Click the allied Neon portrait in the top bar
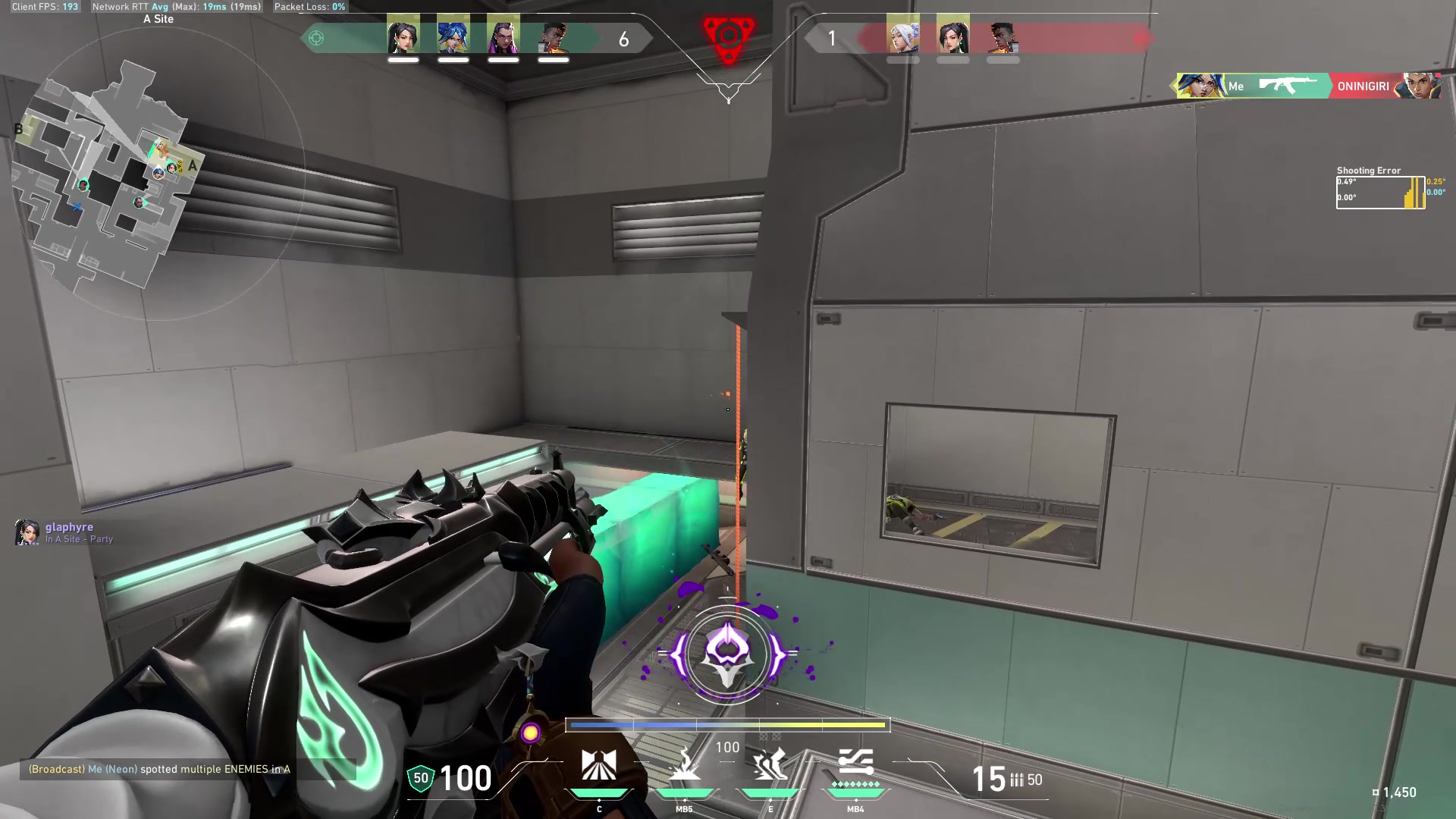Image resolution: width=1456 pixels, height=819 pixels. click(453, 36)
